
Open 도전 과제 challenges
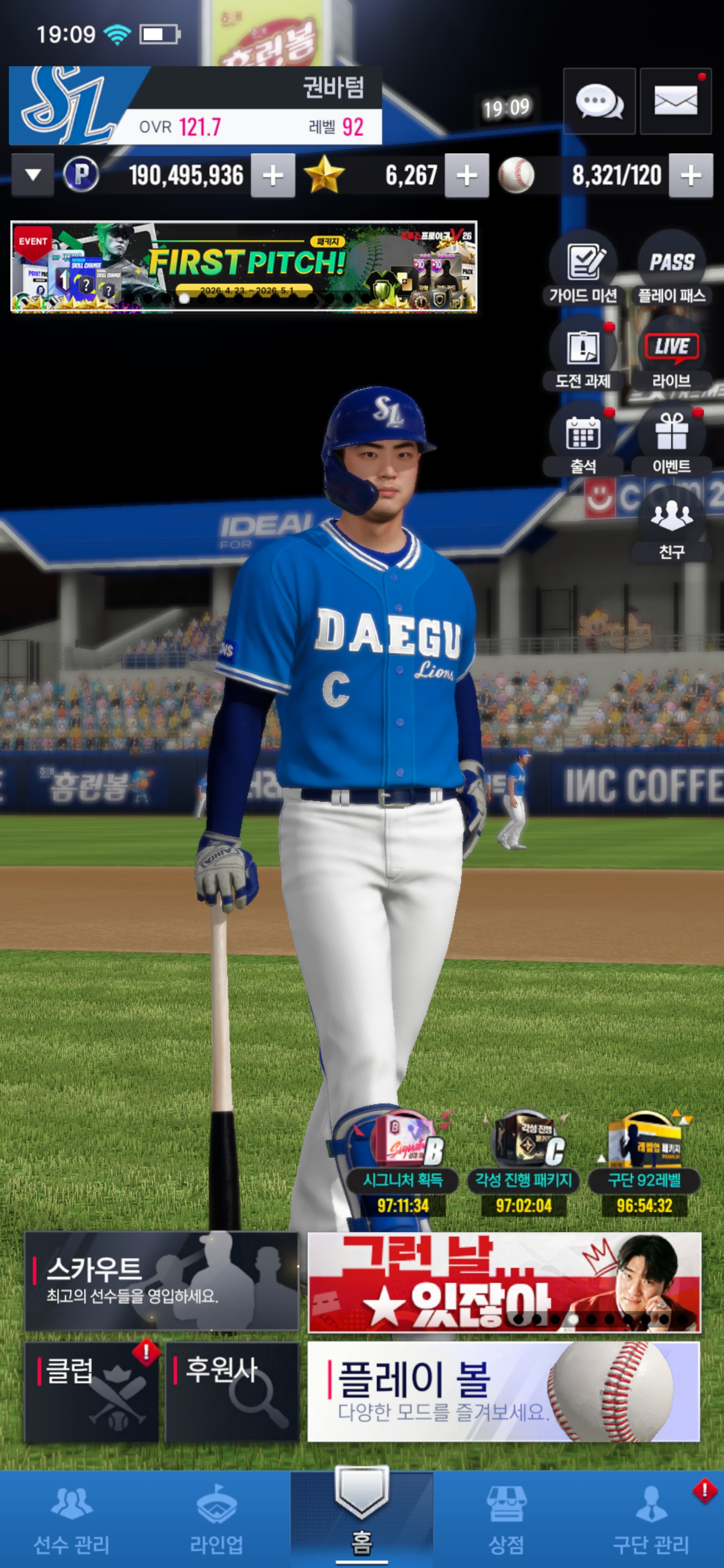pos(583,354)
